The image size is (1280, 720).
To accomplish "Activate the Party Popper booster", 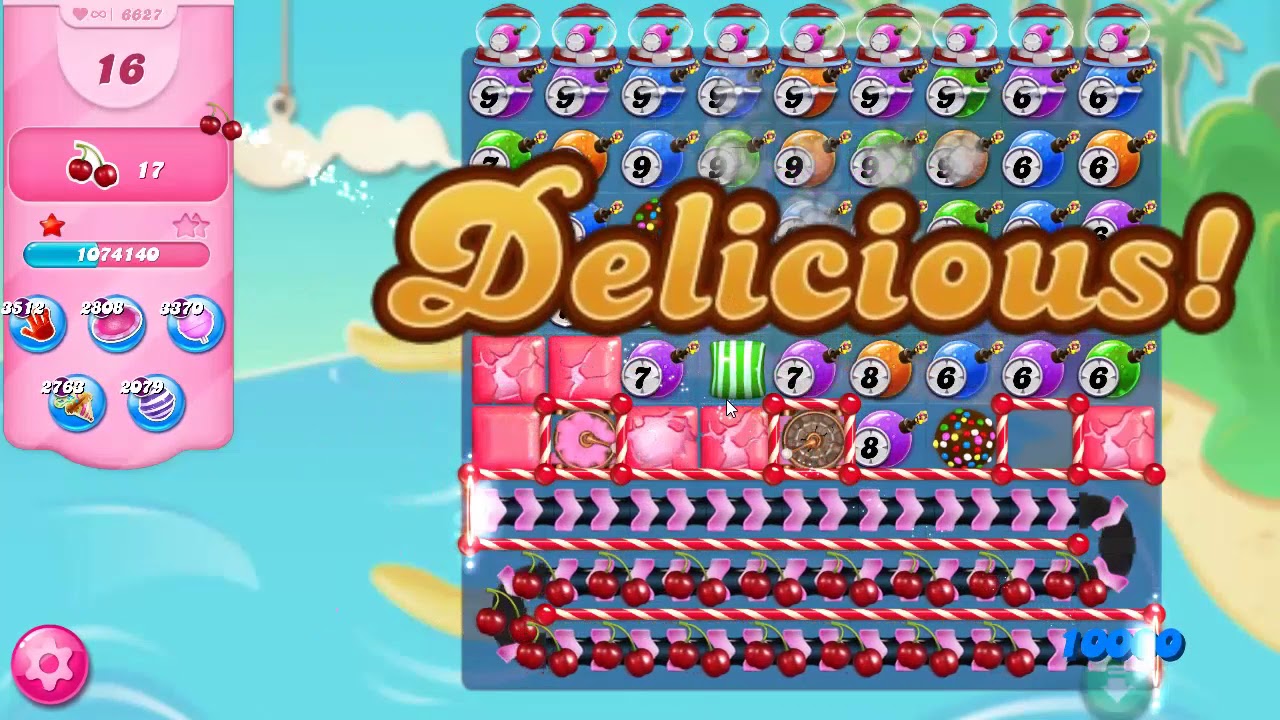I will [x=78, y=405].
